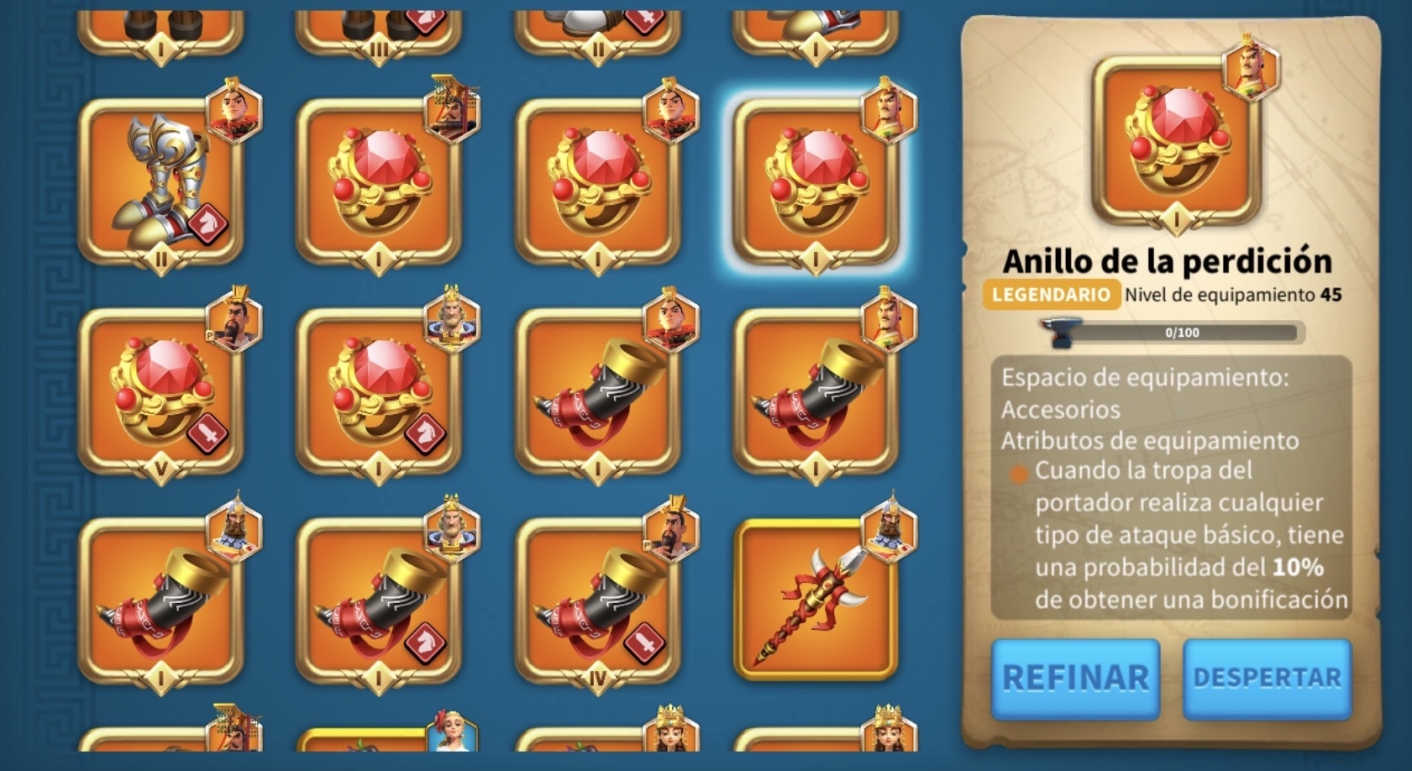The image size is (1412, 771).
Task: Pick the level V ruby ring
Action: (x=160, y=392)
